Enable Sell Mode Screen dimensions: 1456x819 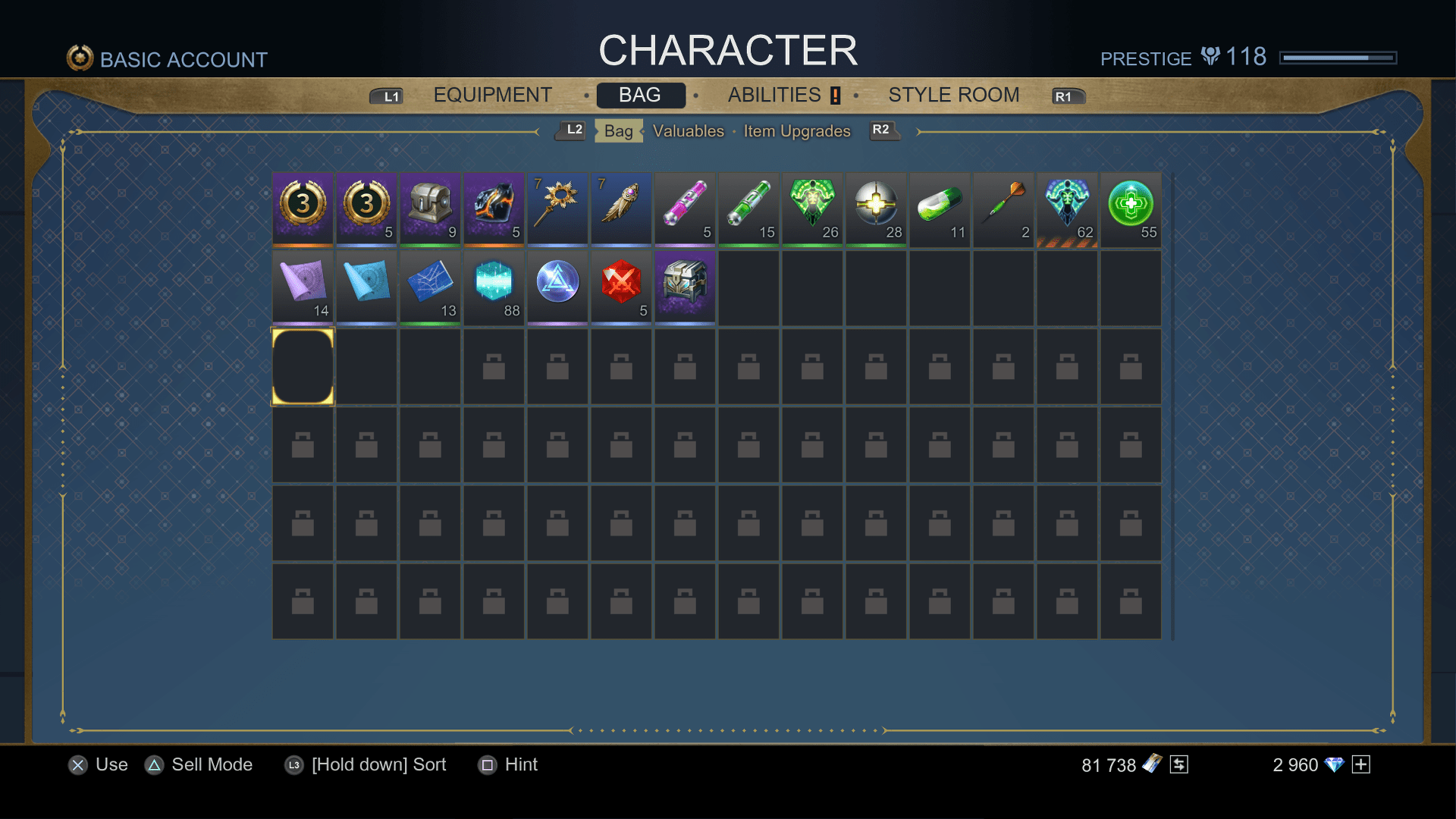point(199,764)
